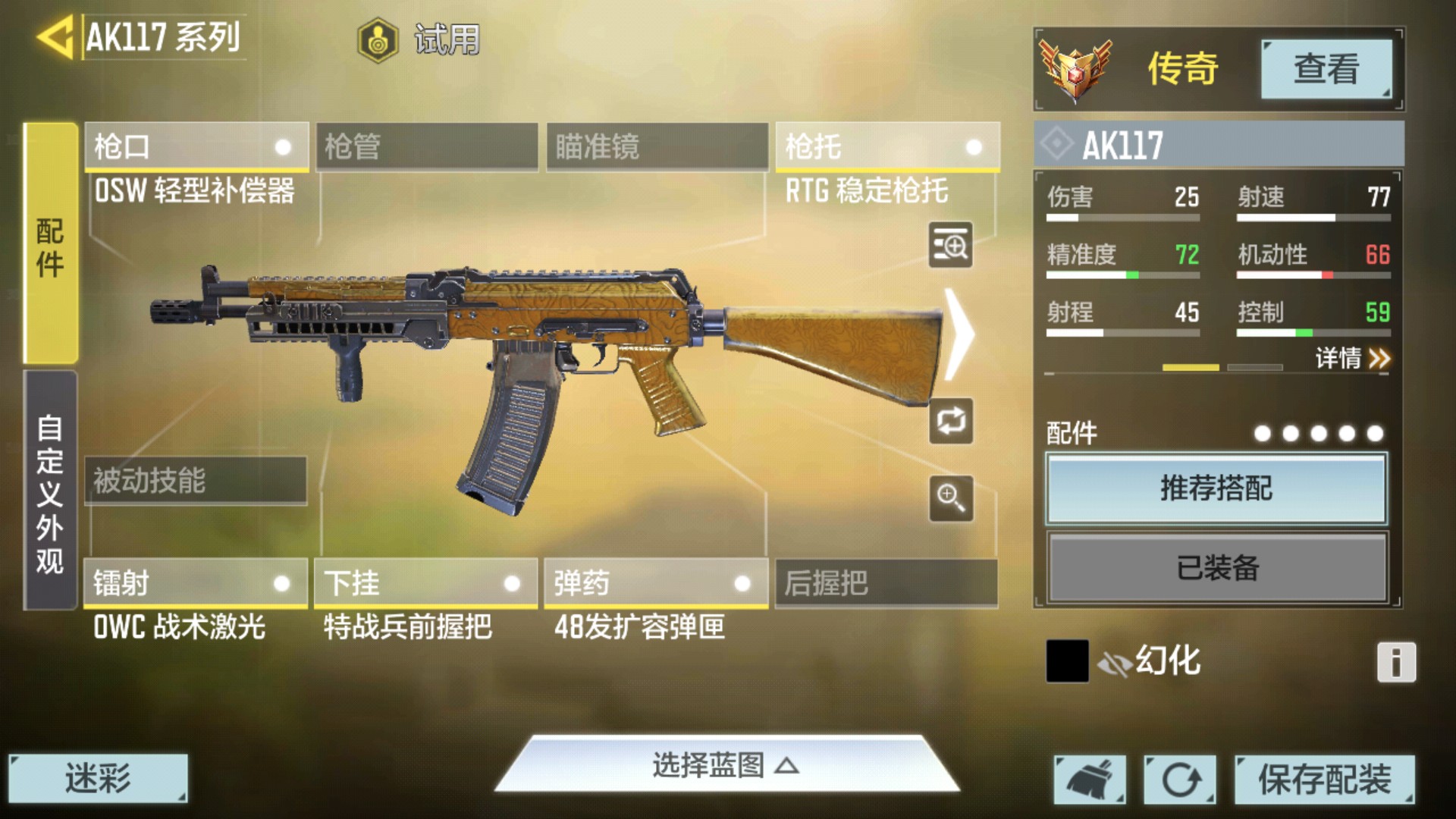The width and height of the screenshot is (1456, 819).
Task: Show 详情 weapon stat details
Action: click(x=1352, y=358)
